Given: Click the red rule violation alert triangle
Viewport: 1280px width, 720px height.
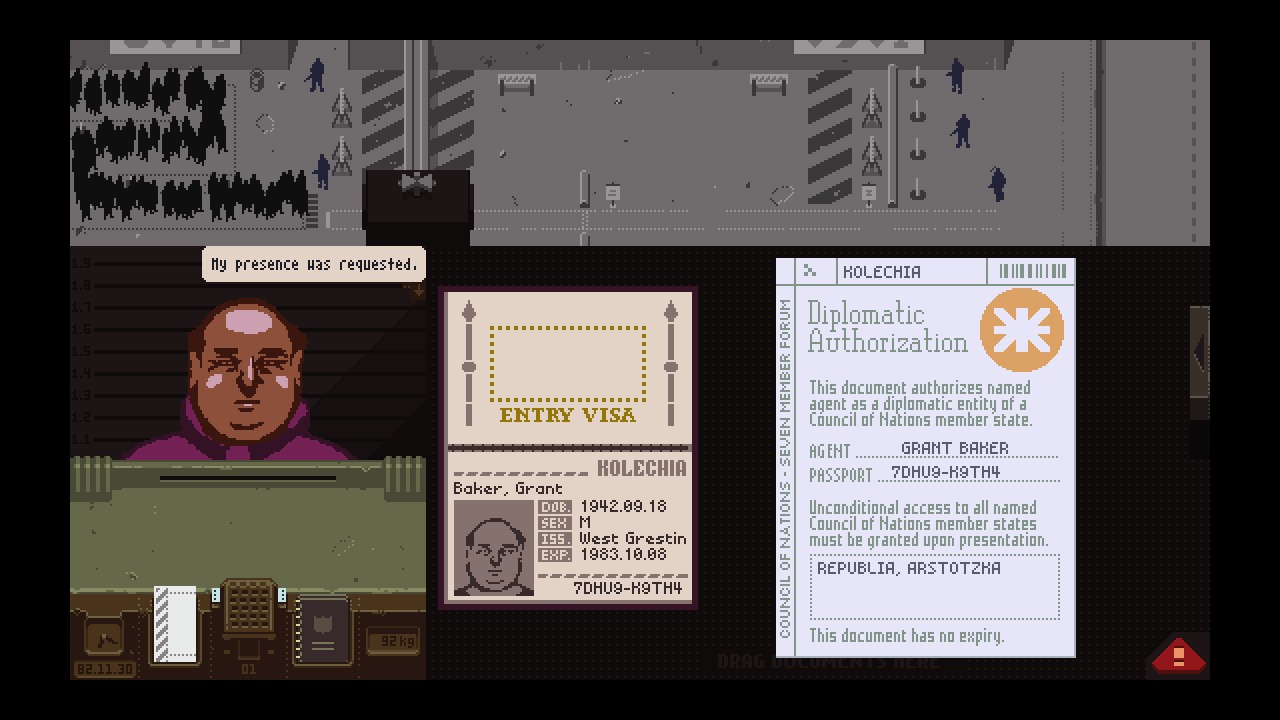Looking at the screenshot, I should (x=1178, y=655).
